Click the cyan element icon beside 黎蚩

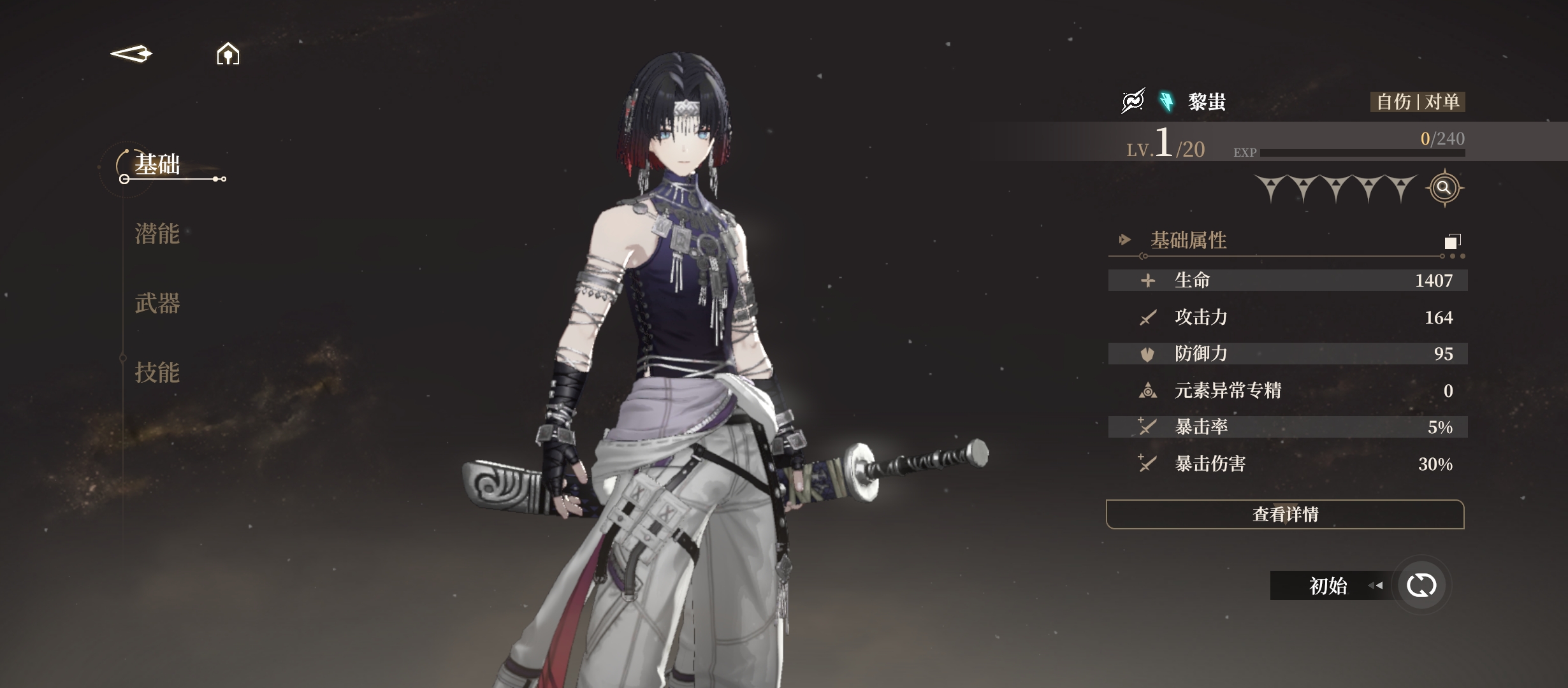[1166, 101]
